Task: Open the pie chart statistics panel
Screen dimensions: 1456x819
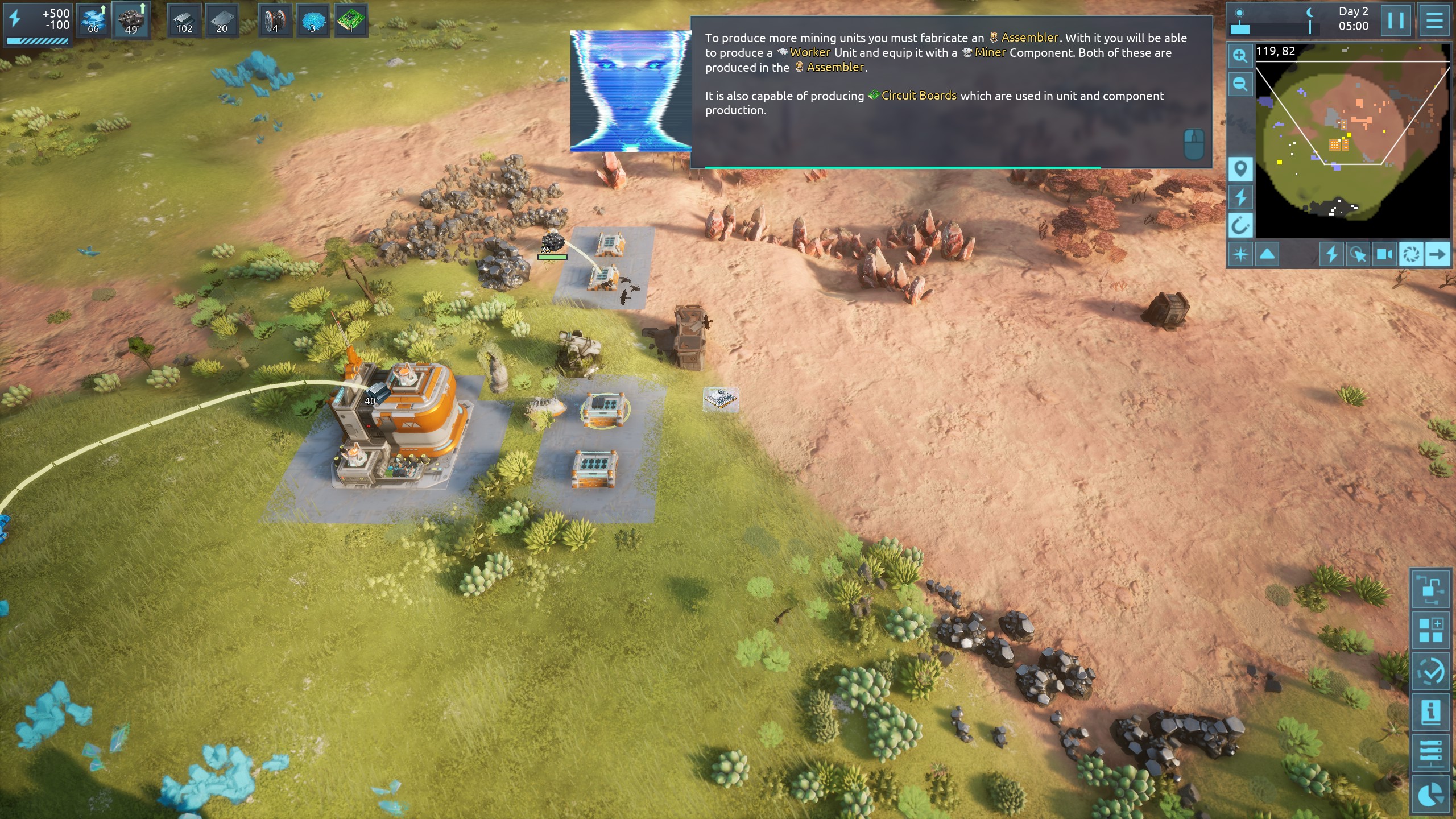Action: (x=1430, y=794)
